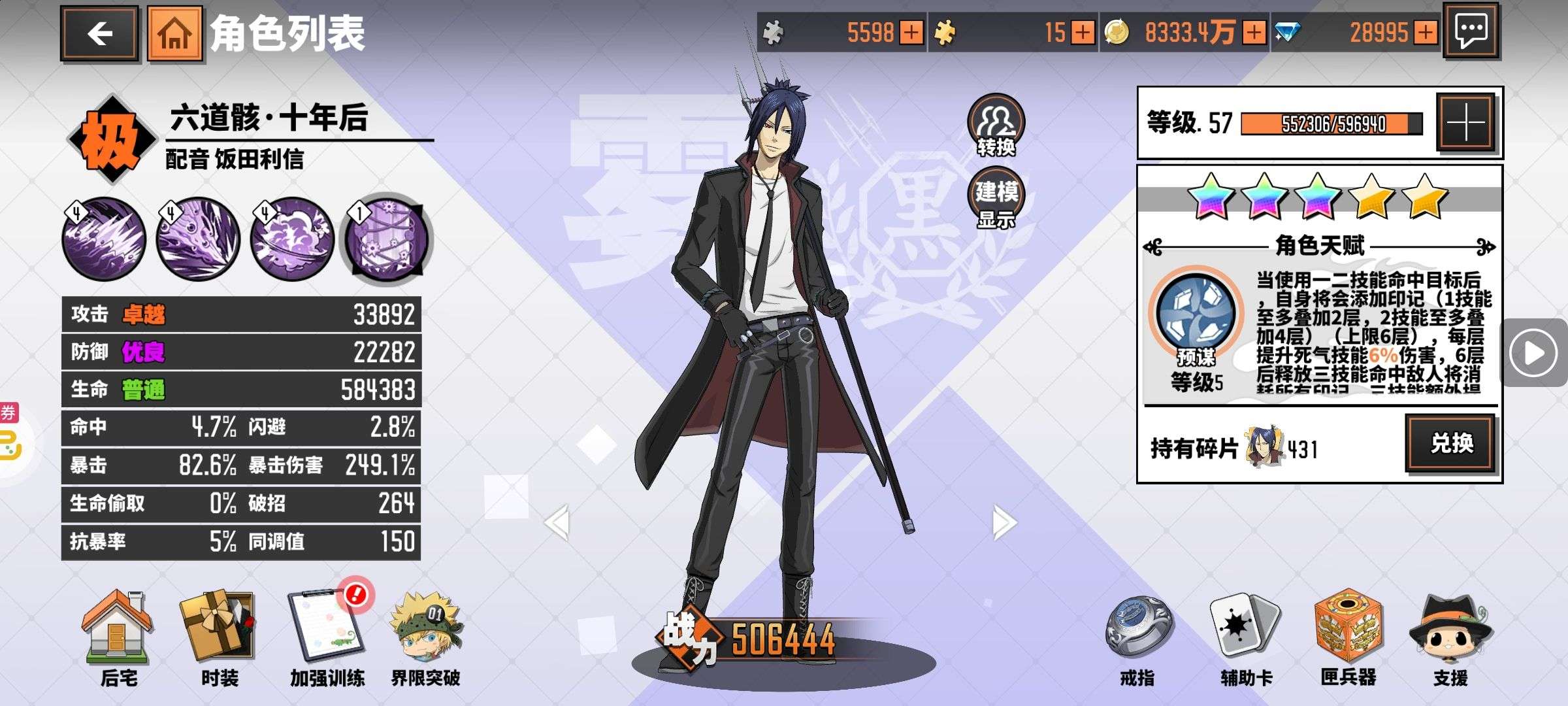View the 预谋 talent icon
This screenshot has height=706, width=1568.
[x=1196, y=314]
